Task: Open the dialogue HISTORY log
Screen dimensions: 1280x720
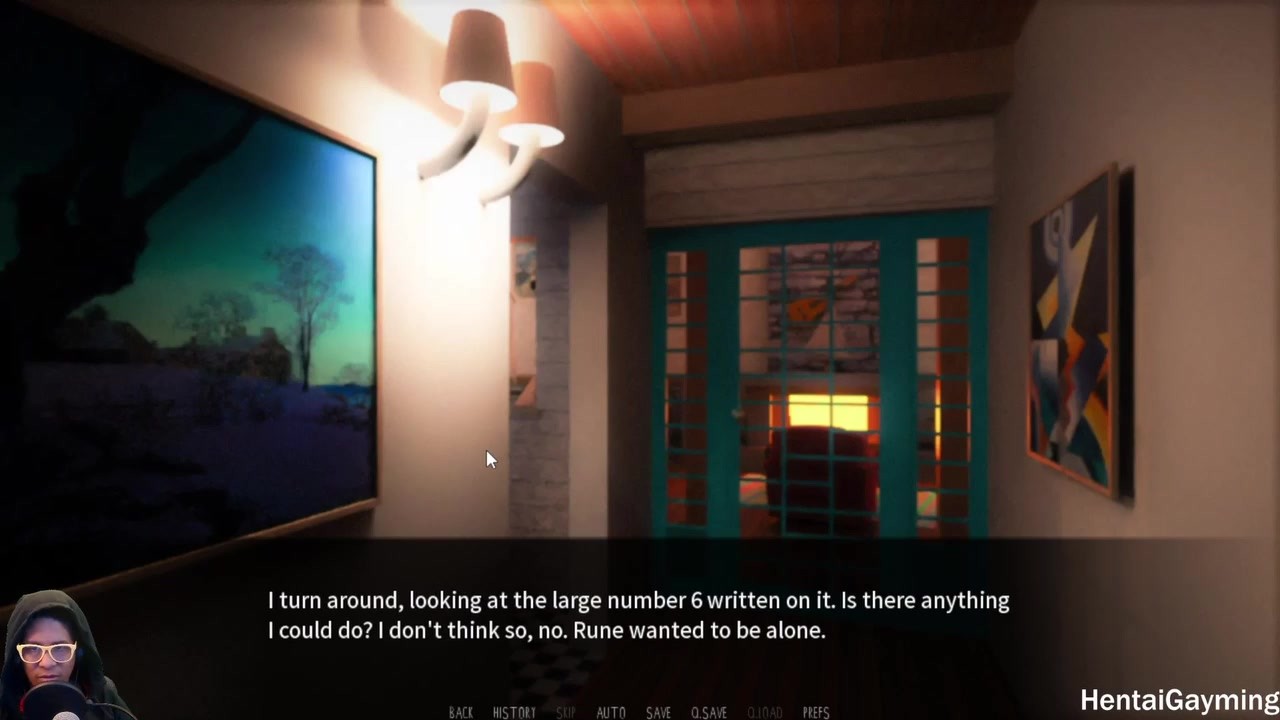Action: (514, 712)
